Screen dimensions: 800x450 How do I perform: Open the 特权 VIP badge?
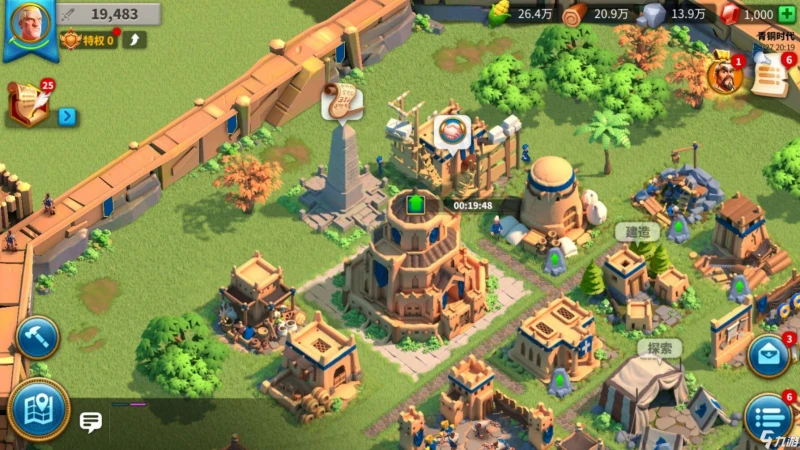[x=87, y=40]
